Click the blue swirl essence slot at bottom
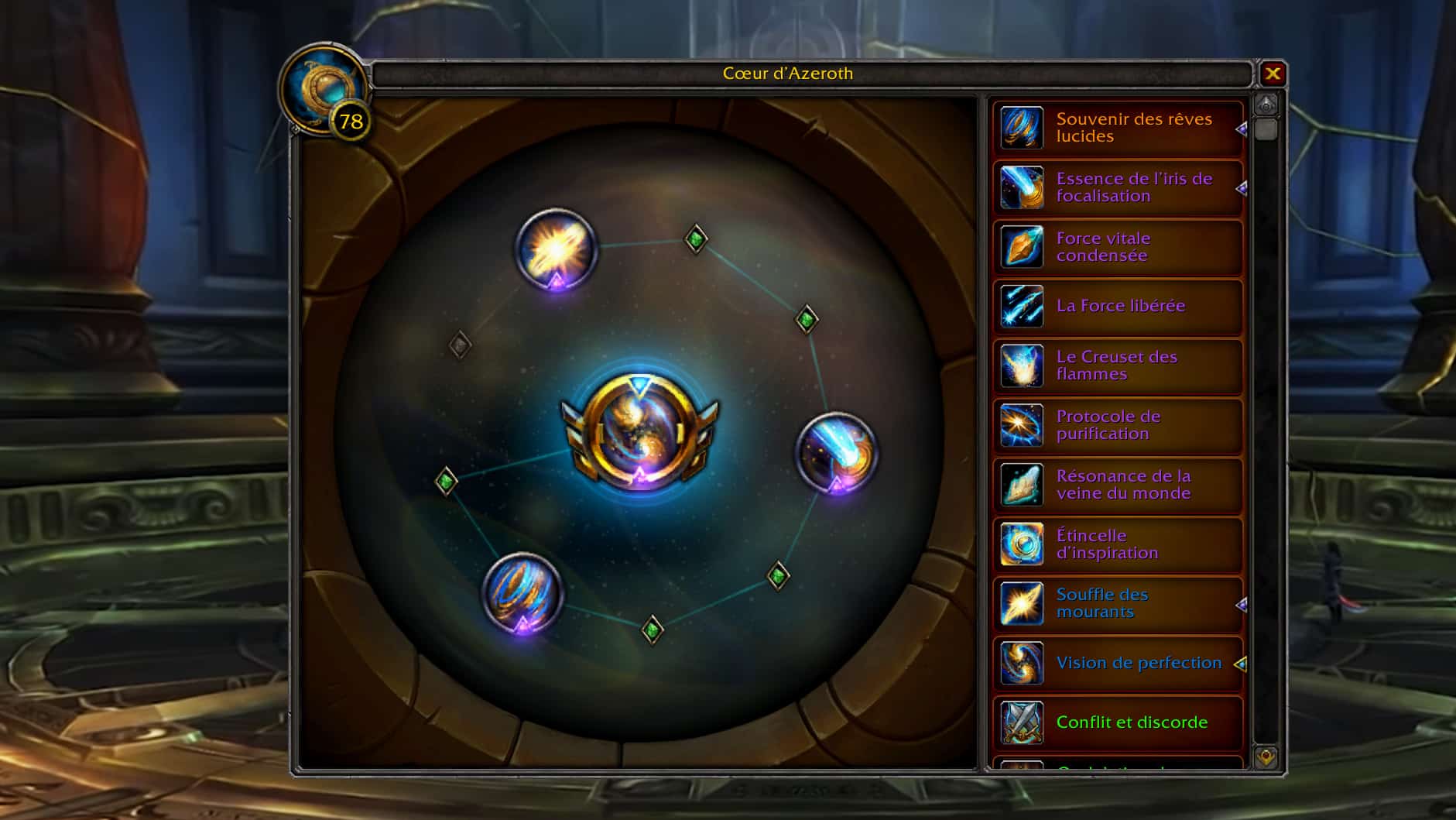 click(522, 592)
